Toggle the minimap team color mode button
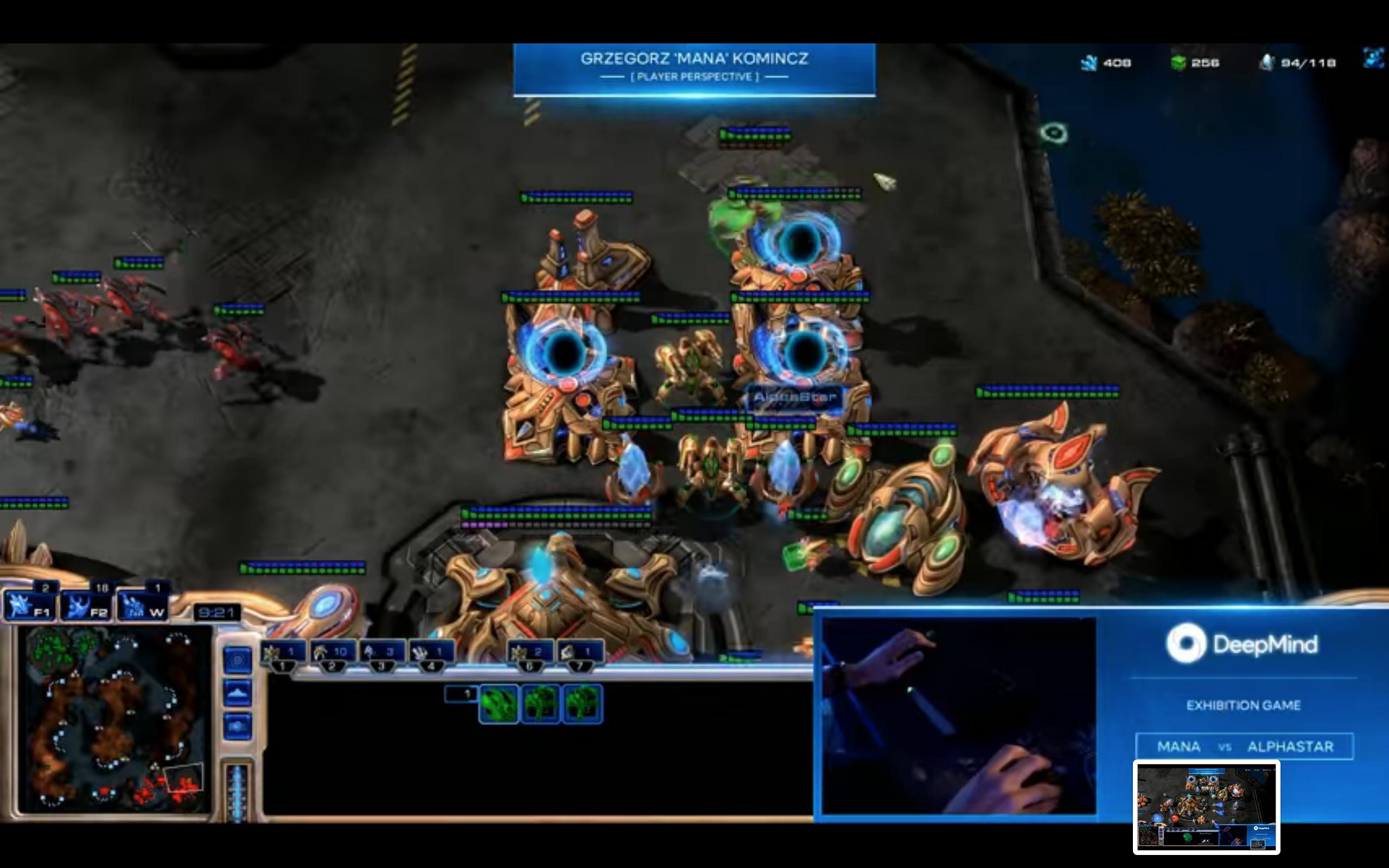Image resolution: width=1389 pixels, height=868 pixels. [237, 727]
